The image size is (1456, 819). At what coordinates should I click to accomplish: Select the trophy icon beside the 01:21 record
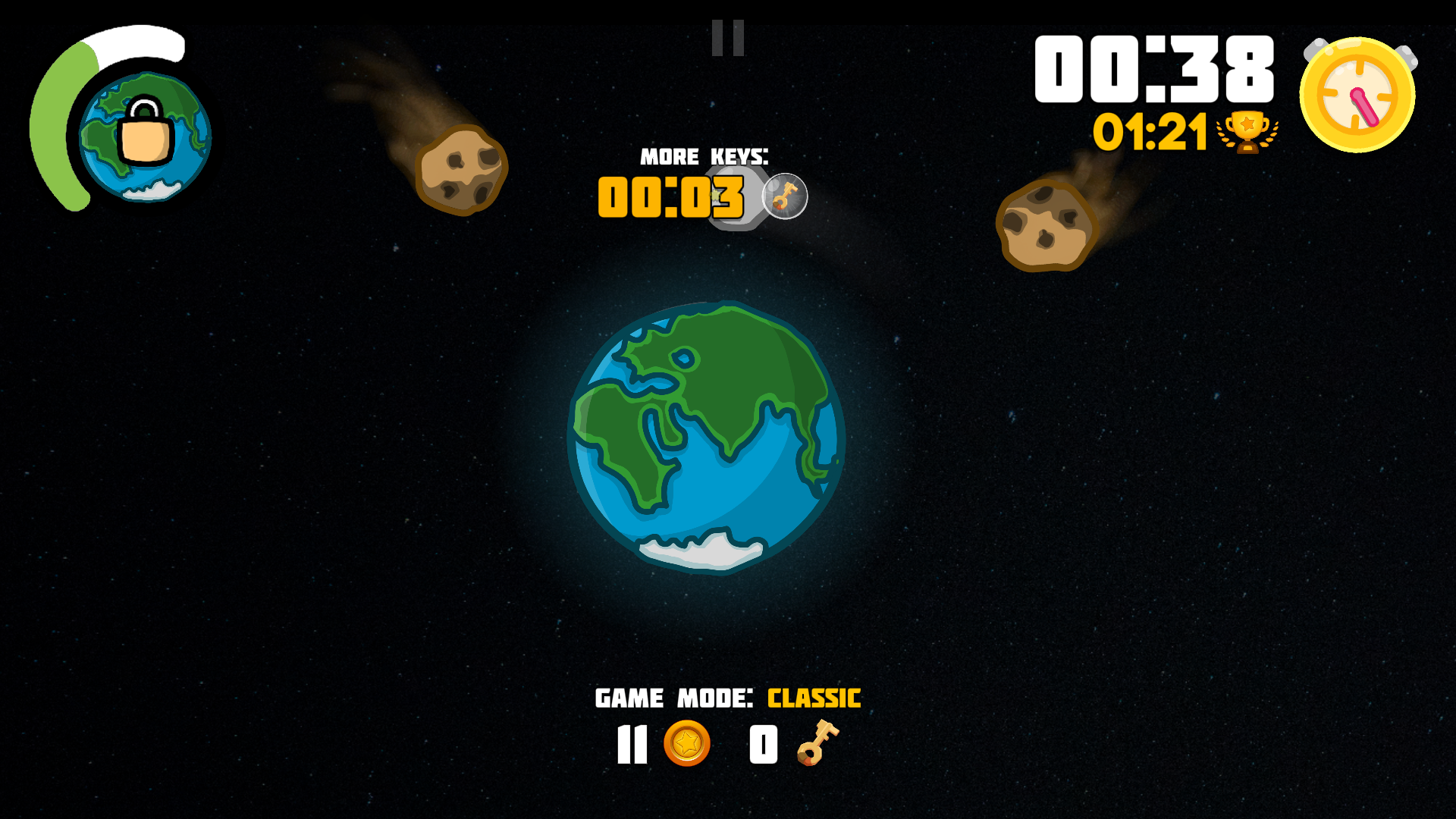(x=1247, y=130)
